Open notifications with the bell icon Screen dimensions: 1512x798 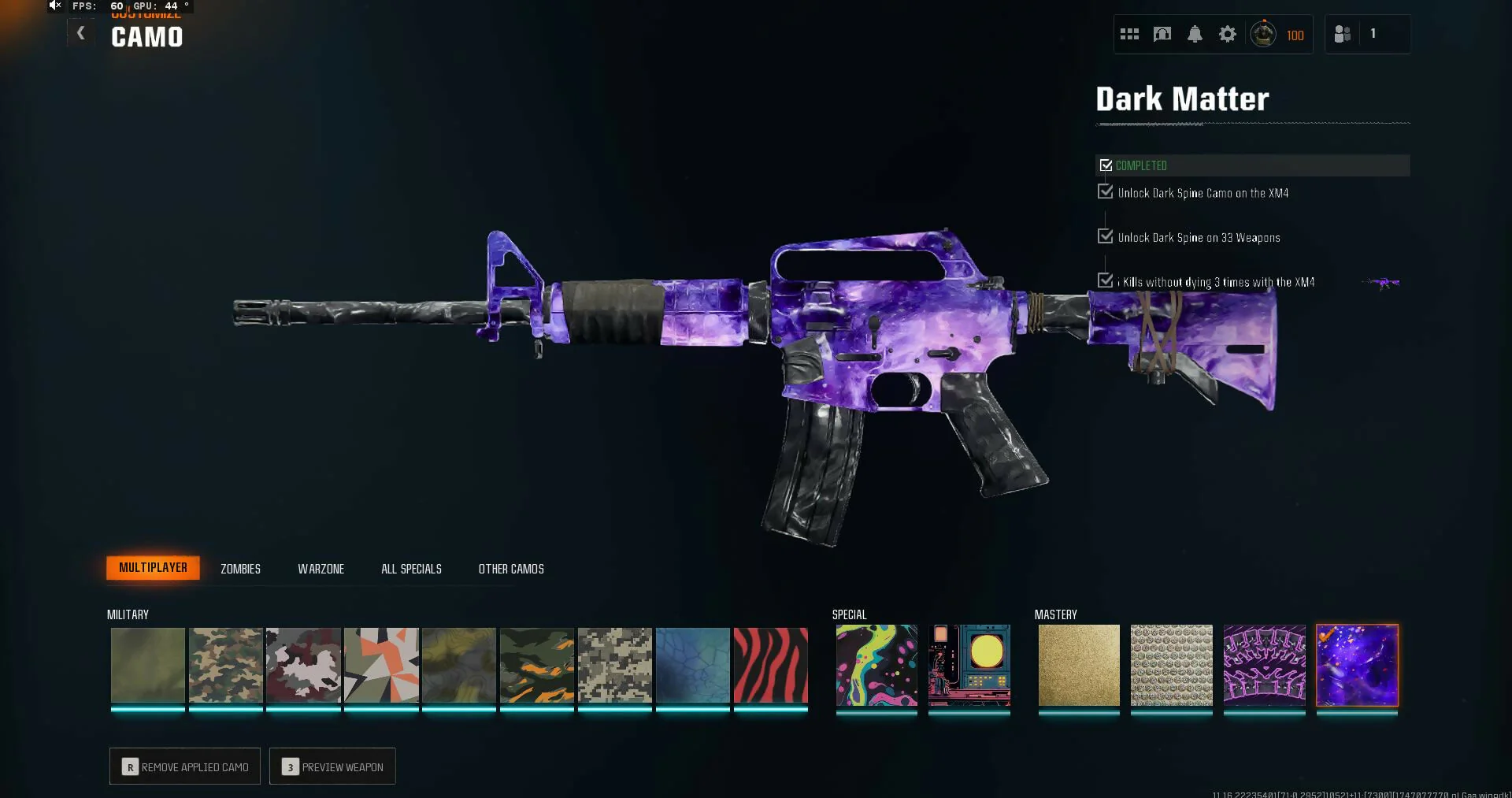pyautogui.click(x=1195, y=34)
